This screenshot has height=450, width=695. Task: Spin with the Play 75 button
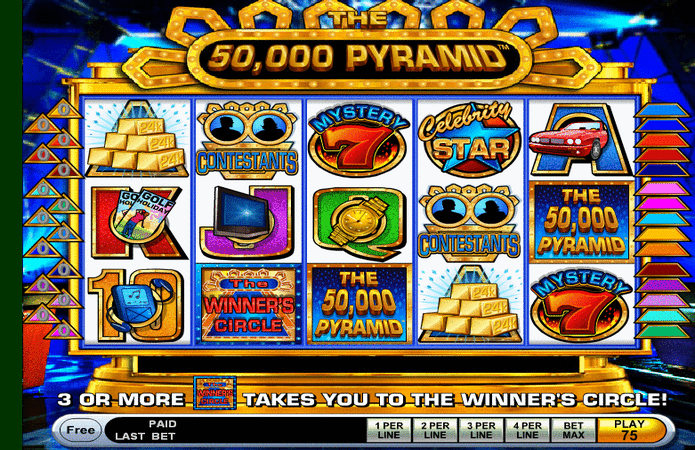click(628, 431)
